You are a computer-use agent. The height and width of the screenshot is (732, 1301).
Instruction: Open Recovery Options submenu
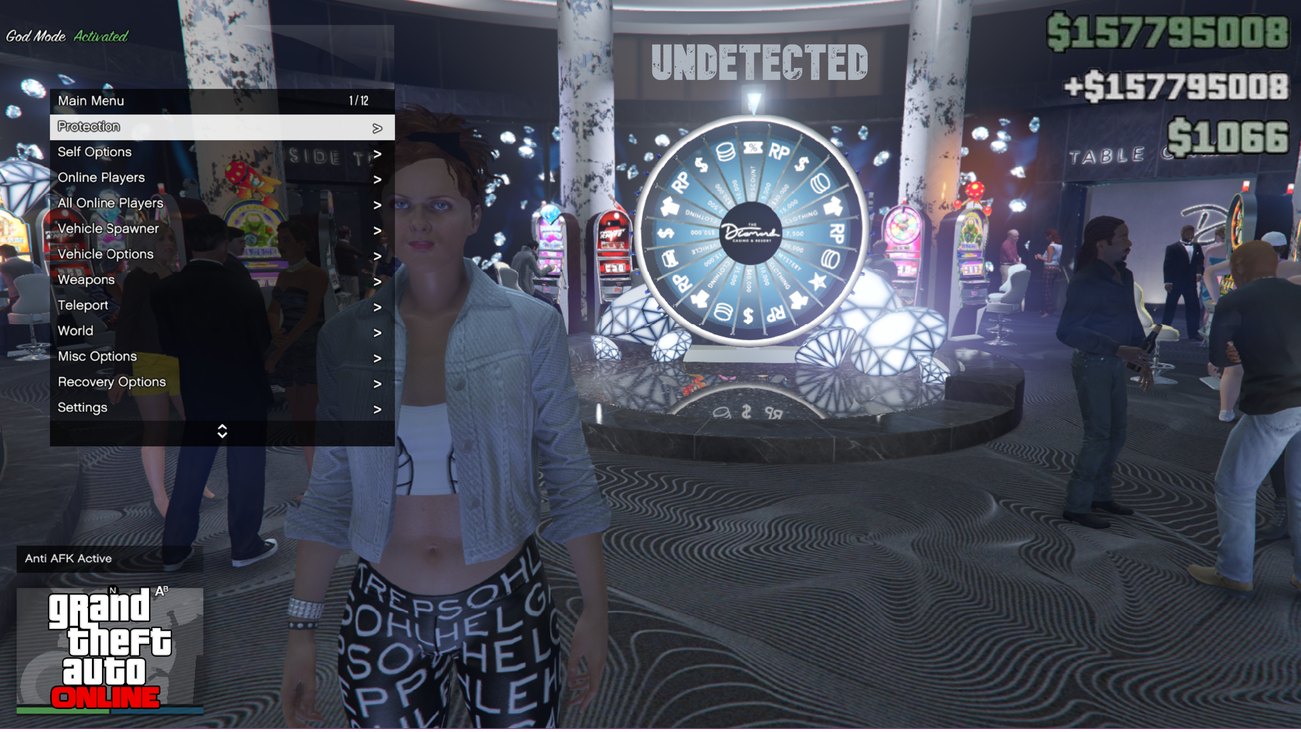[x=221, y=382]
